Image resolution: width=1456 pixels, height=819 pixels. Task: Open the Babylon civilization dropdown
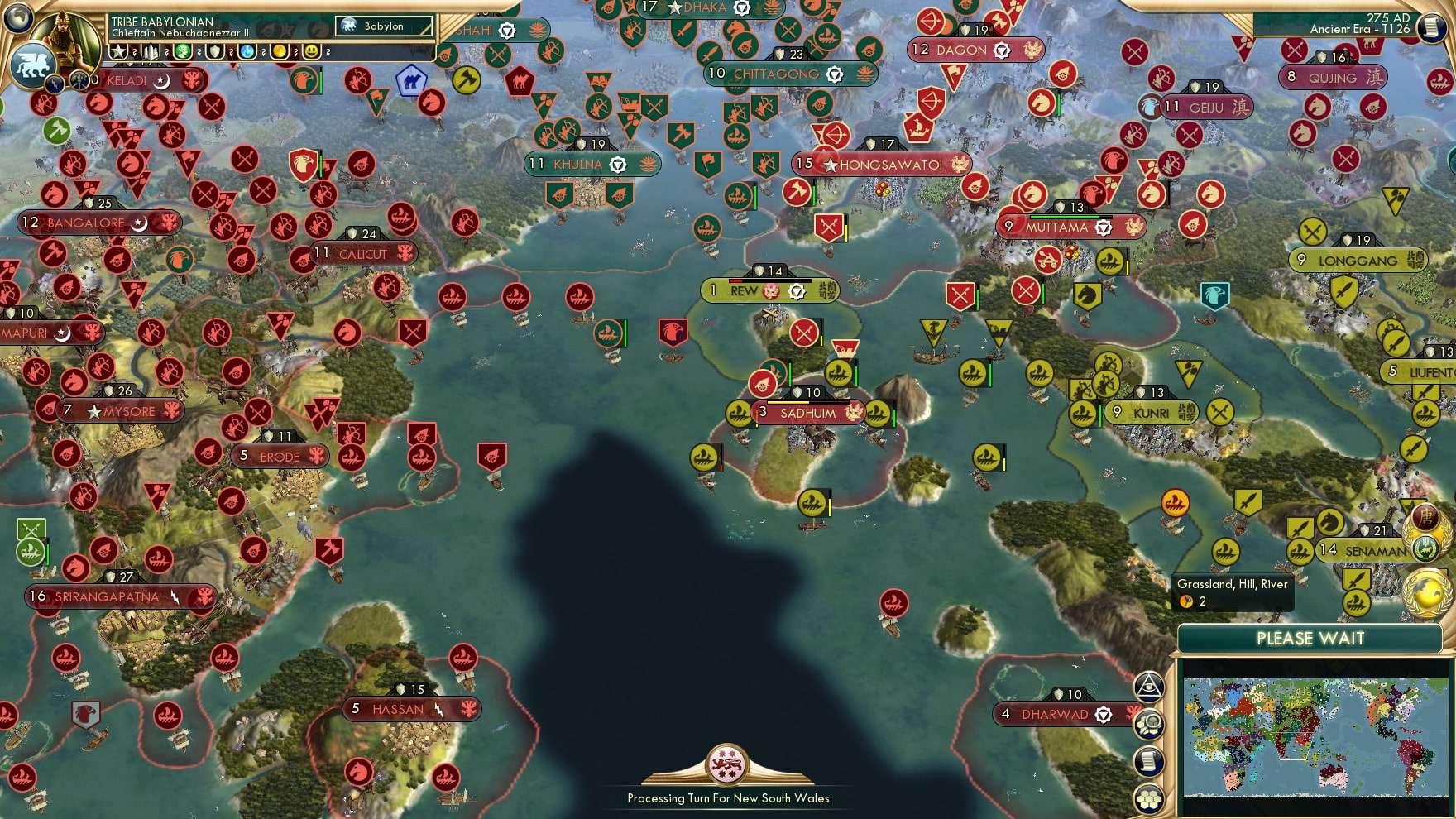click(x=383, y=26)
